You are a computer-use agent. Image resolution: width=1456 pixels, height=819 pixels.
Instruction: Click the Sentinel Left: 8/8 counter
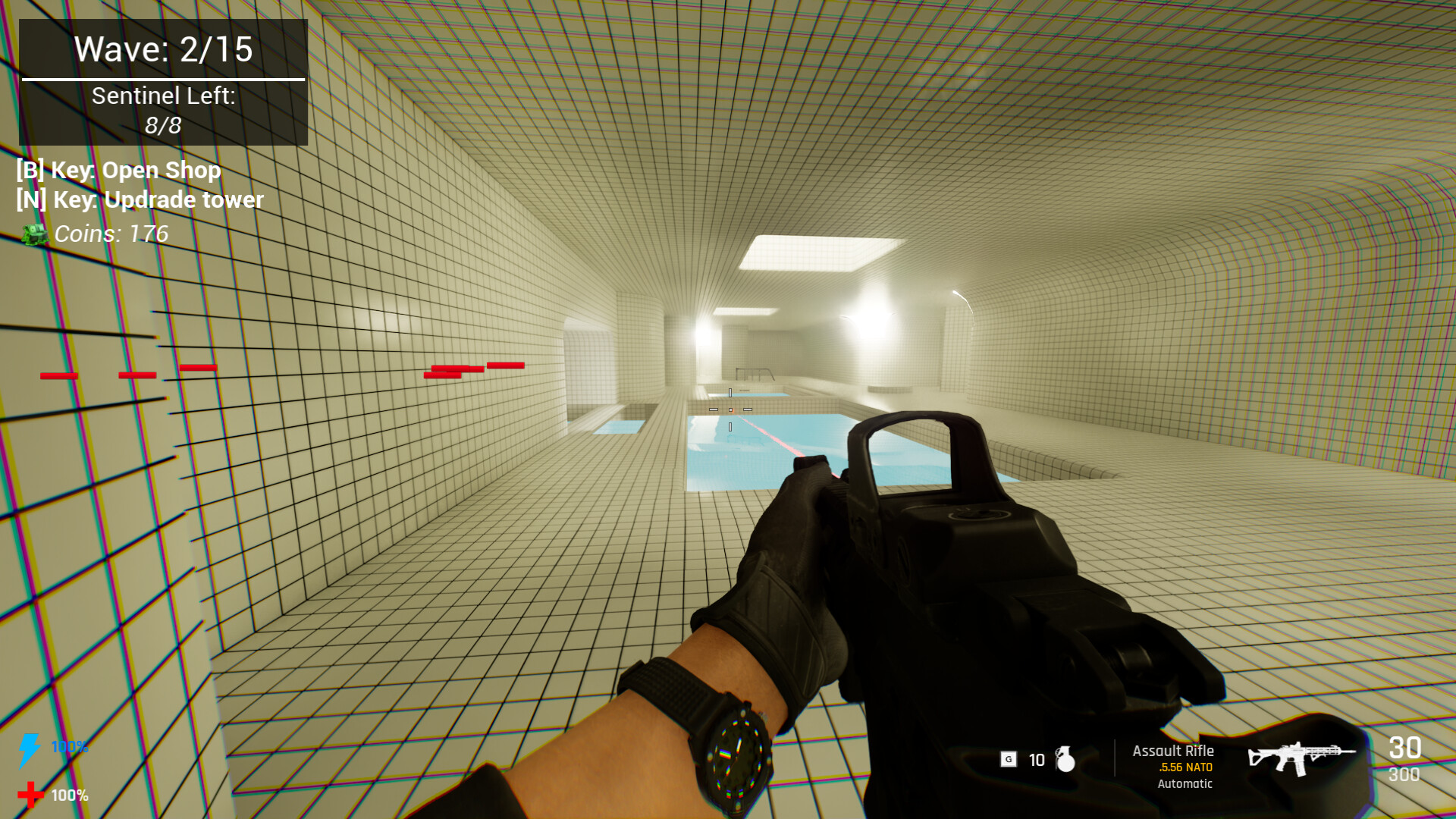click(162, 108)
